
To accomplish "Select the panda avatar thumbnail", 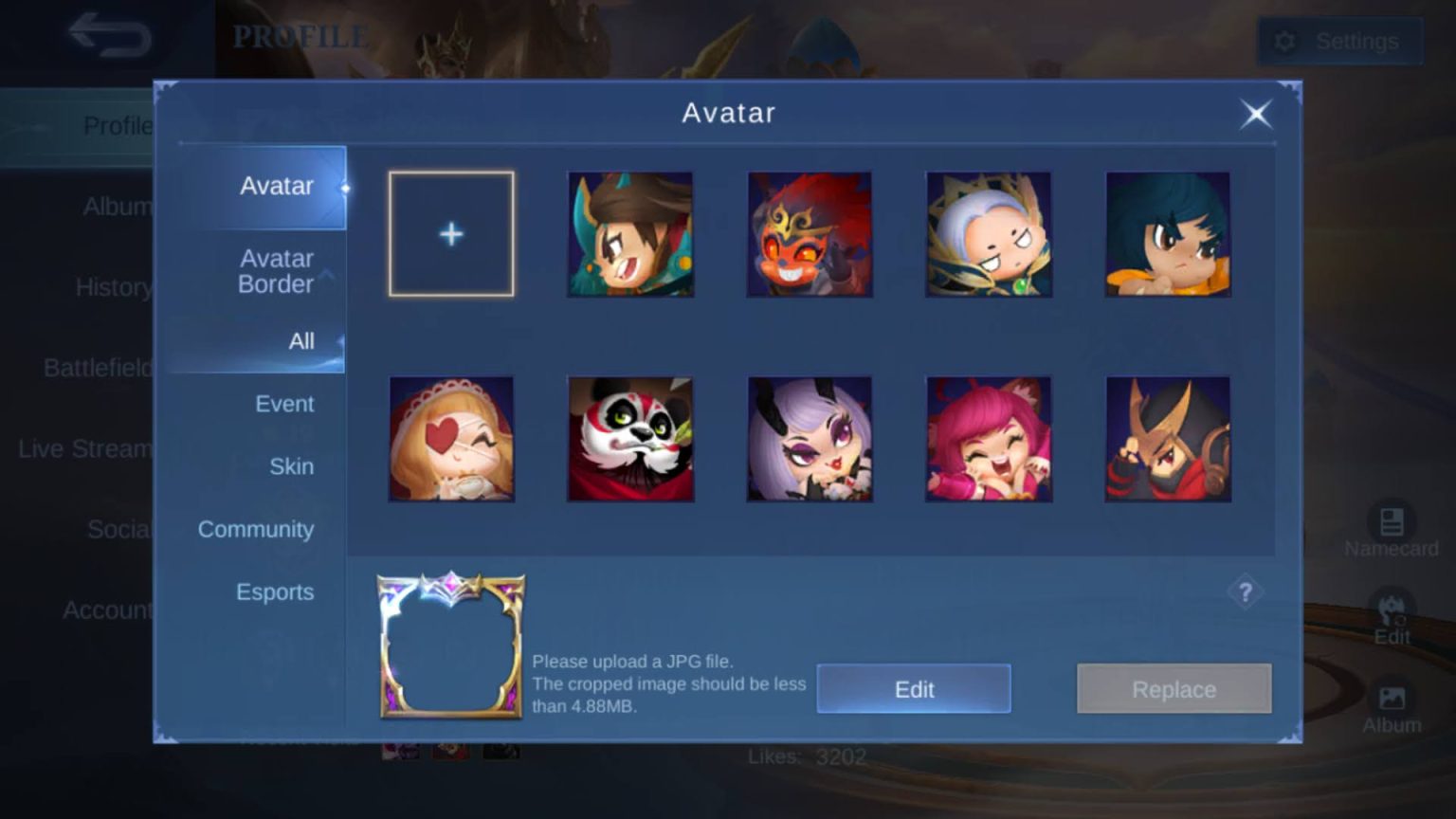I will [x=630, y=439].
